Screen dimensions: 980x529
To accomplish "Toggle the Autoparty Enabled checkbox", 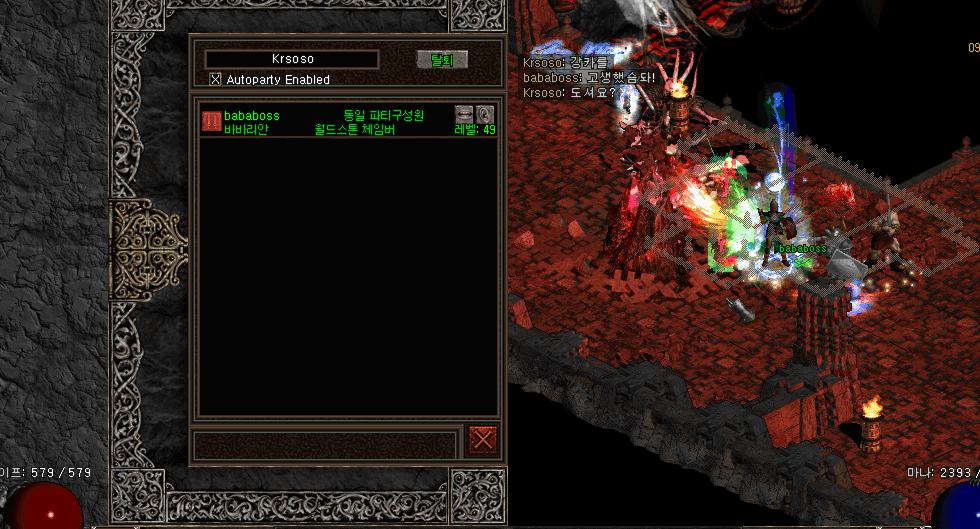I will [215, 79].
